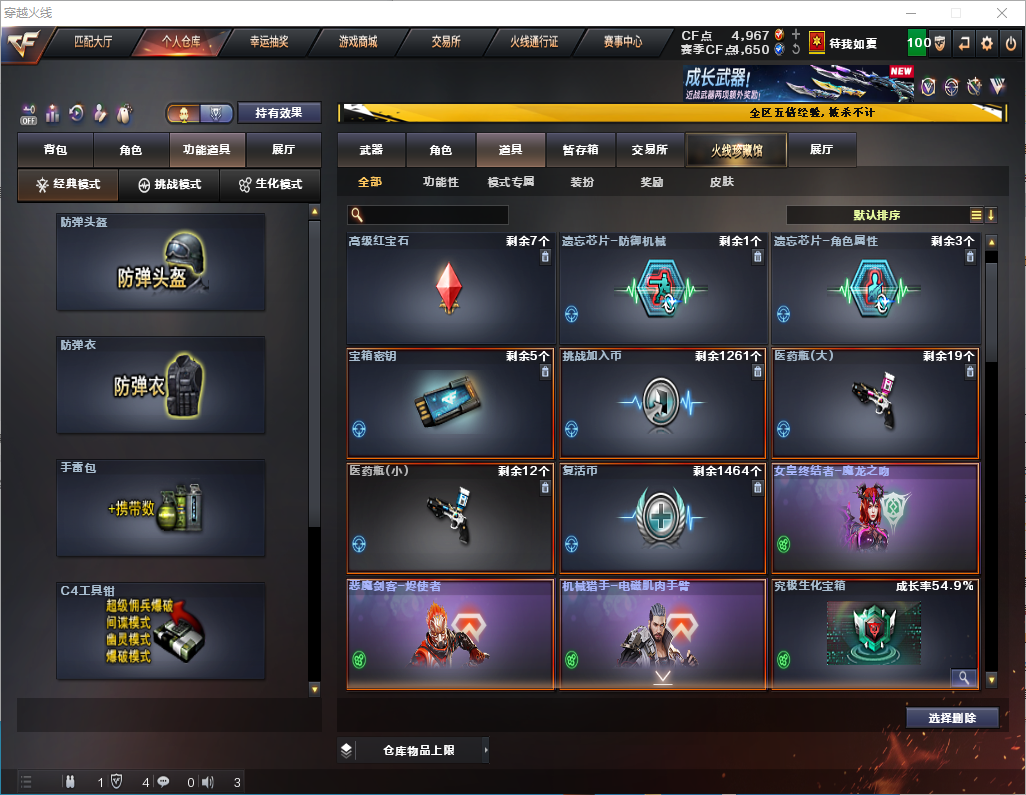Choose the 宝箱密钥 chest key item
Viewport: 1026px width, 795px height.
pyautogui.click(x=450, y=404)
